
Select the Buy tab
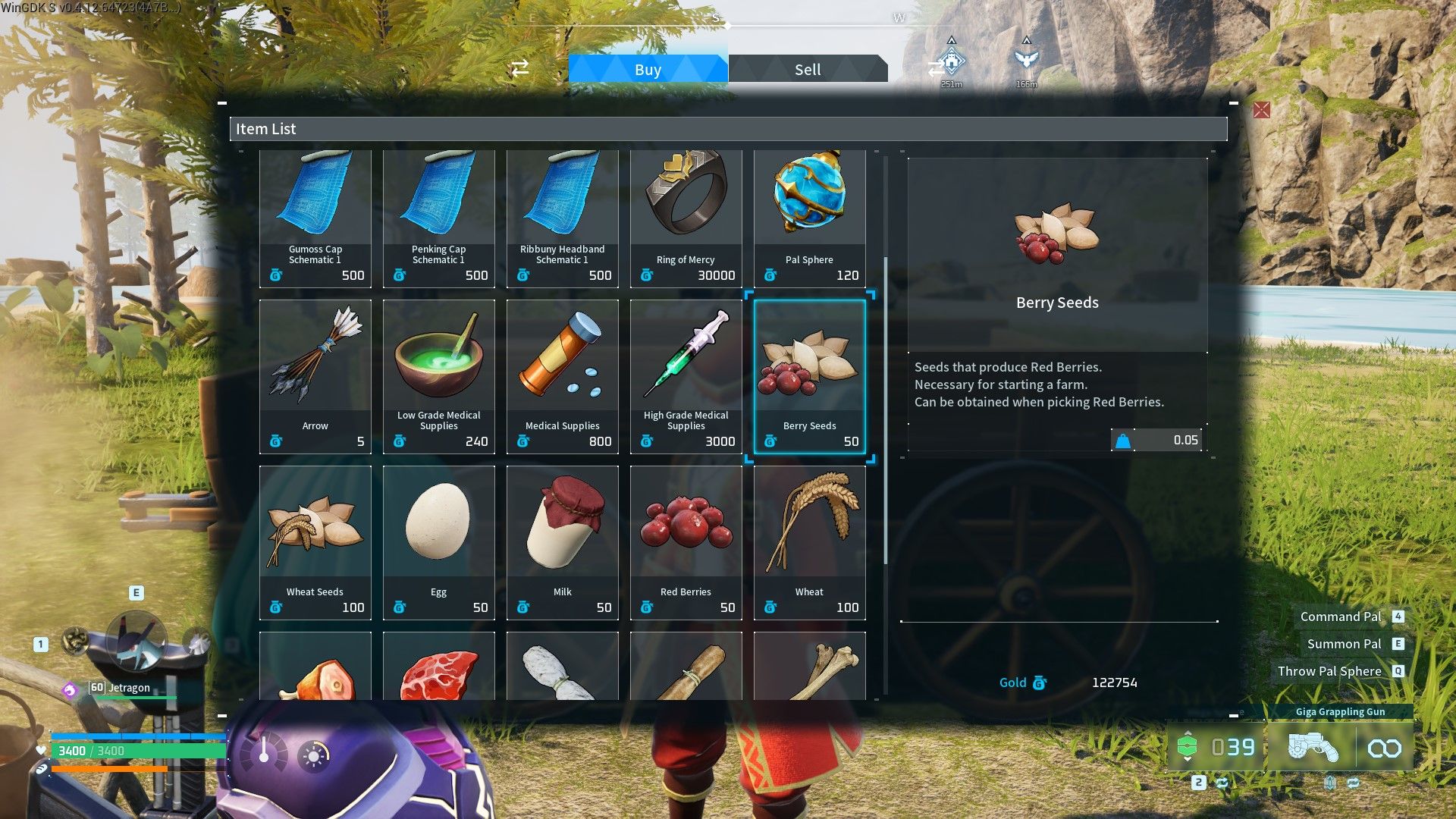click(x=648, y=69)
